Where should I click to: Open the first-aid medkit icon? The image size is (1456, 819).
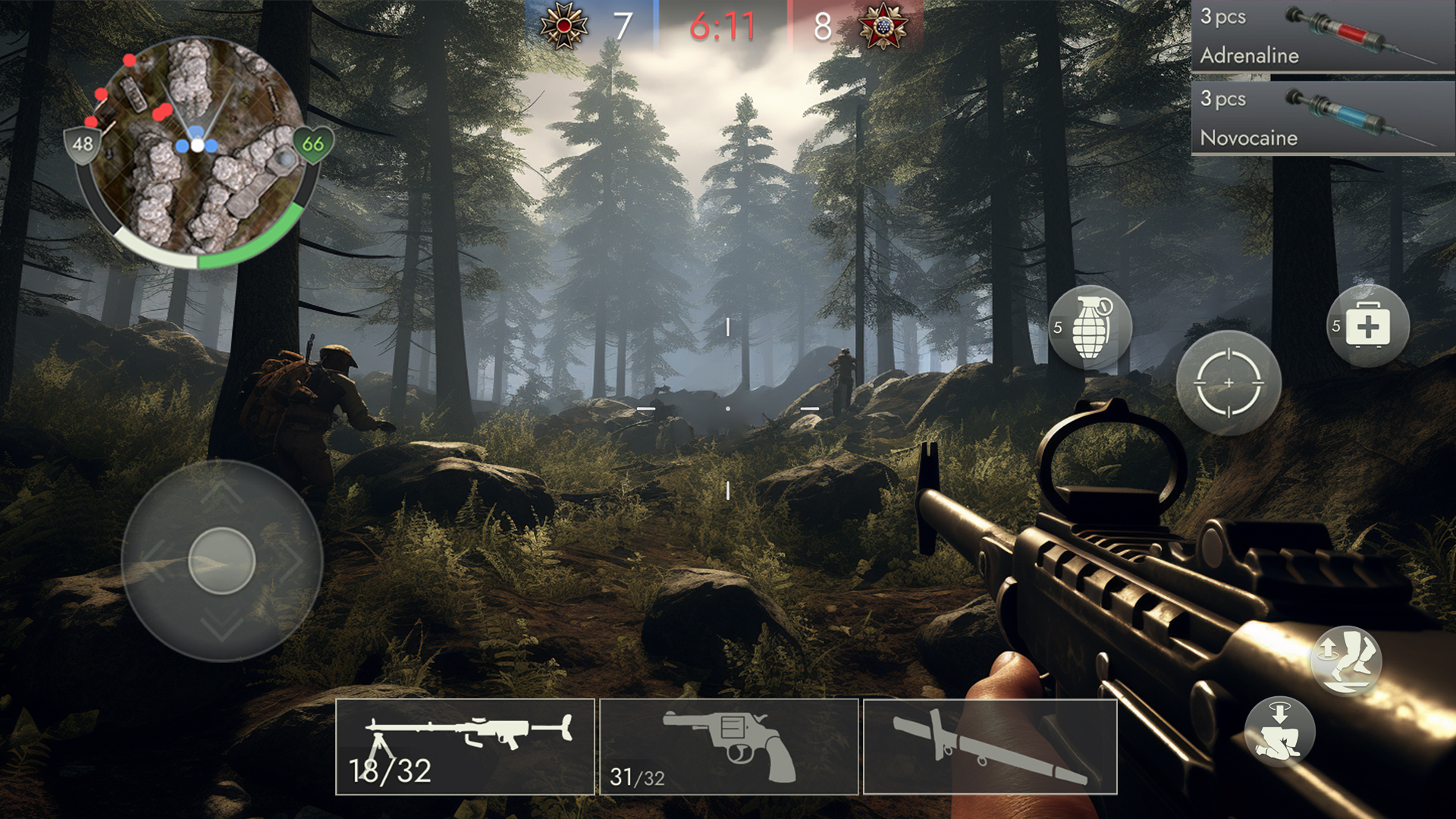[1370, 325]
